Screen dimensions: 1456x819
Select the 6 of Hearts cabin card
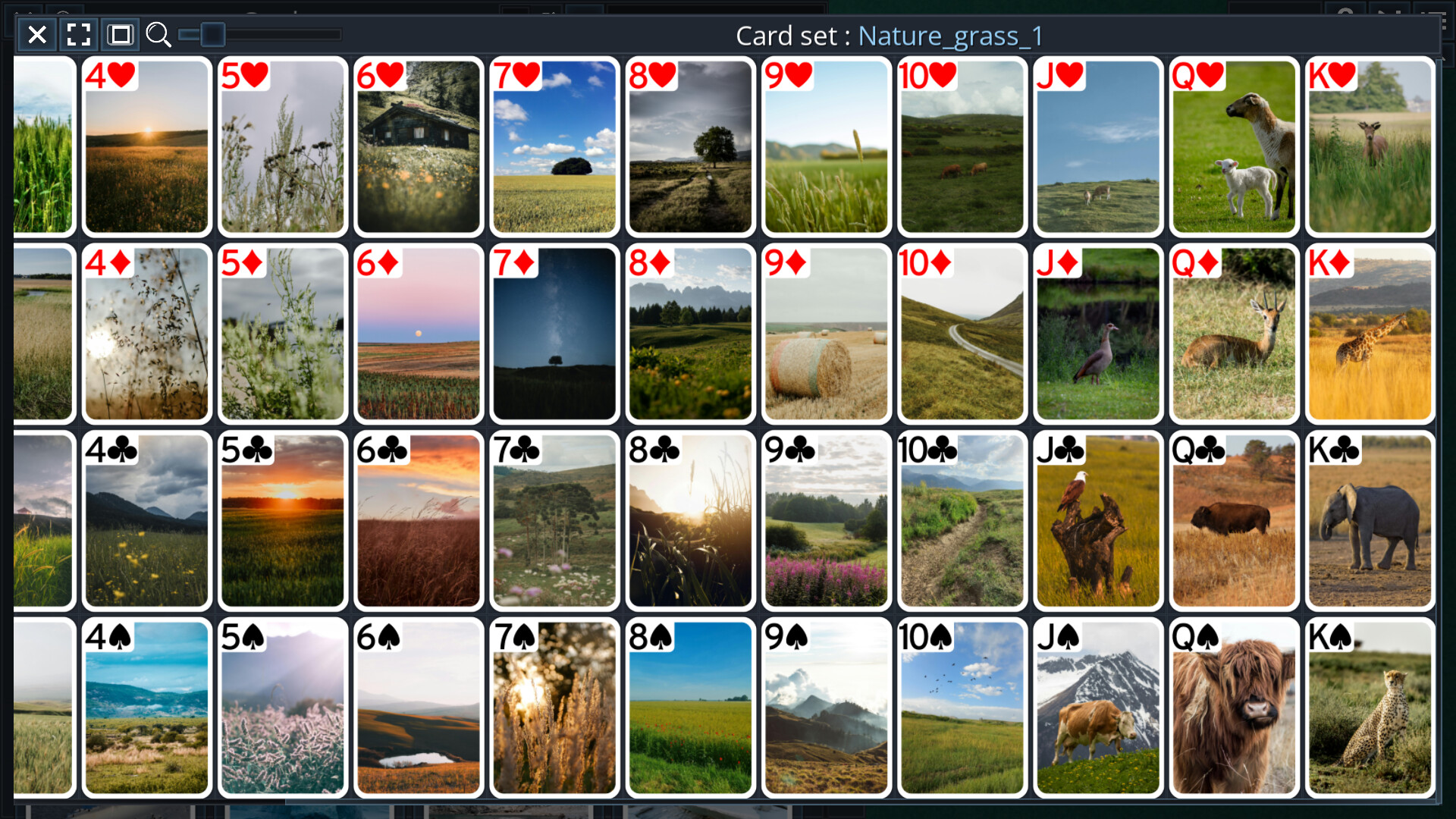coord(418,148)
